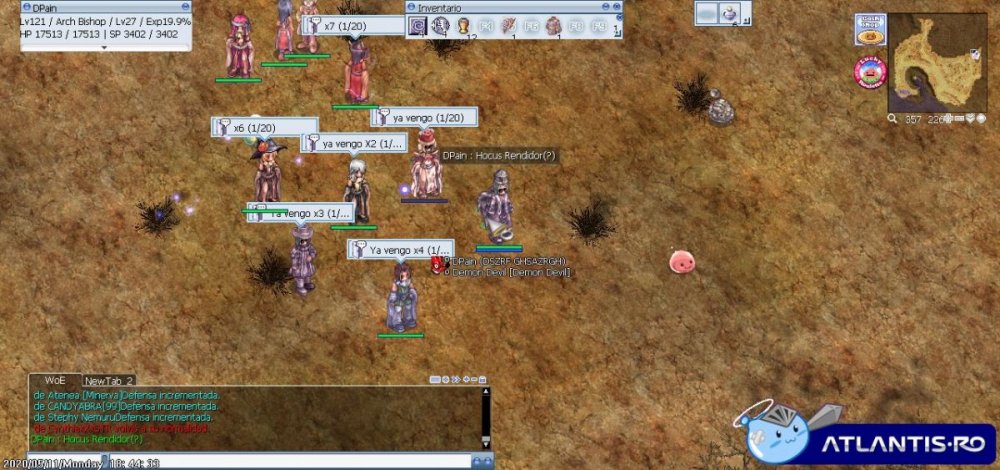The width and height of the screenshot is (1000, 470).
Task: Open the 'ya vengo (1/20)' chat room
Action: coord(420,118)
